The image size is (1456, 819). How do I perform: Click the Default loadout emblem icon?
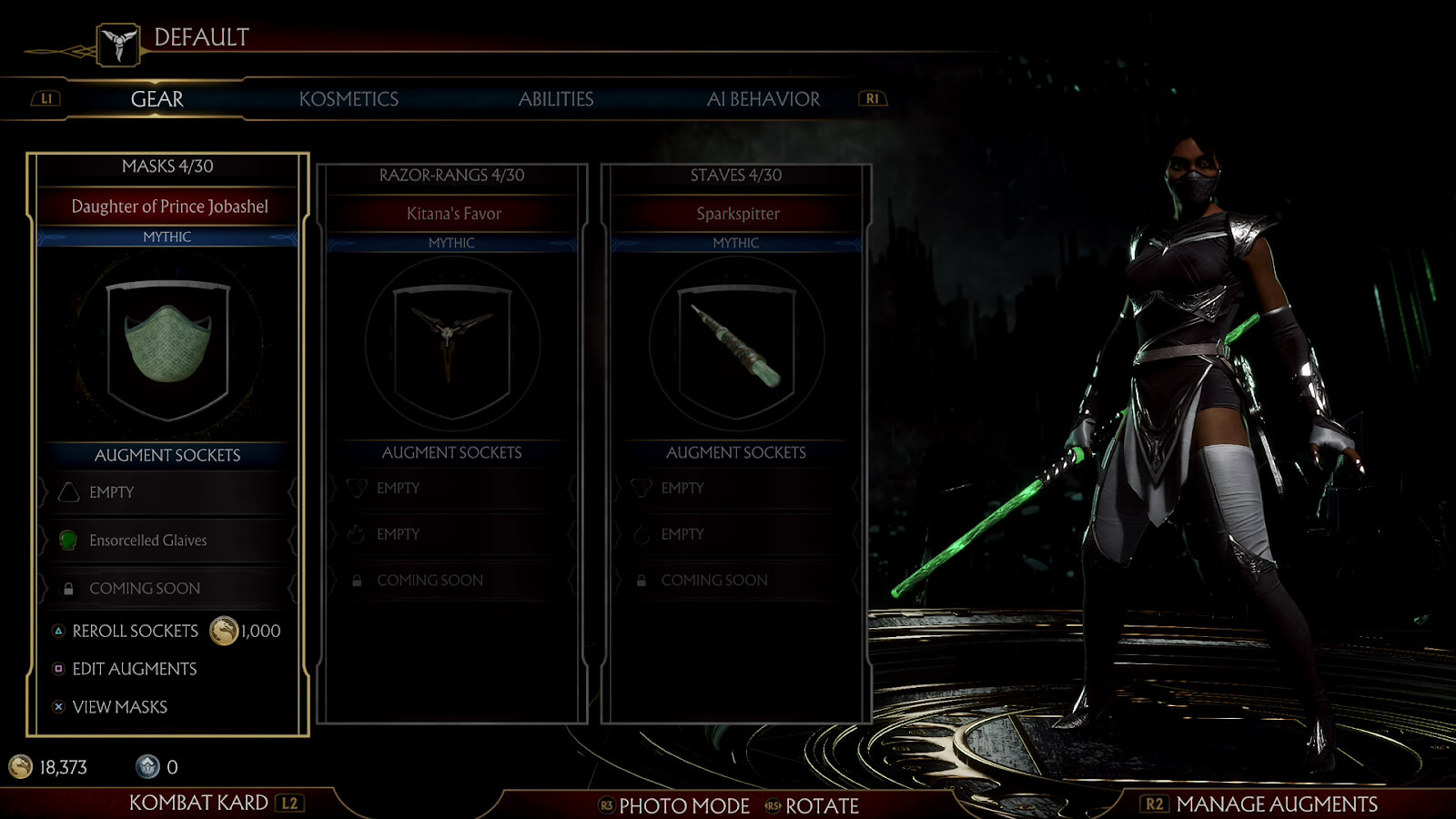pos(118,44)
